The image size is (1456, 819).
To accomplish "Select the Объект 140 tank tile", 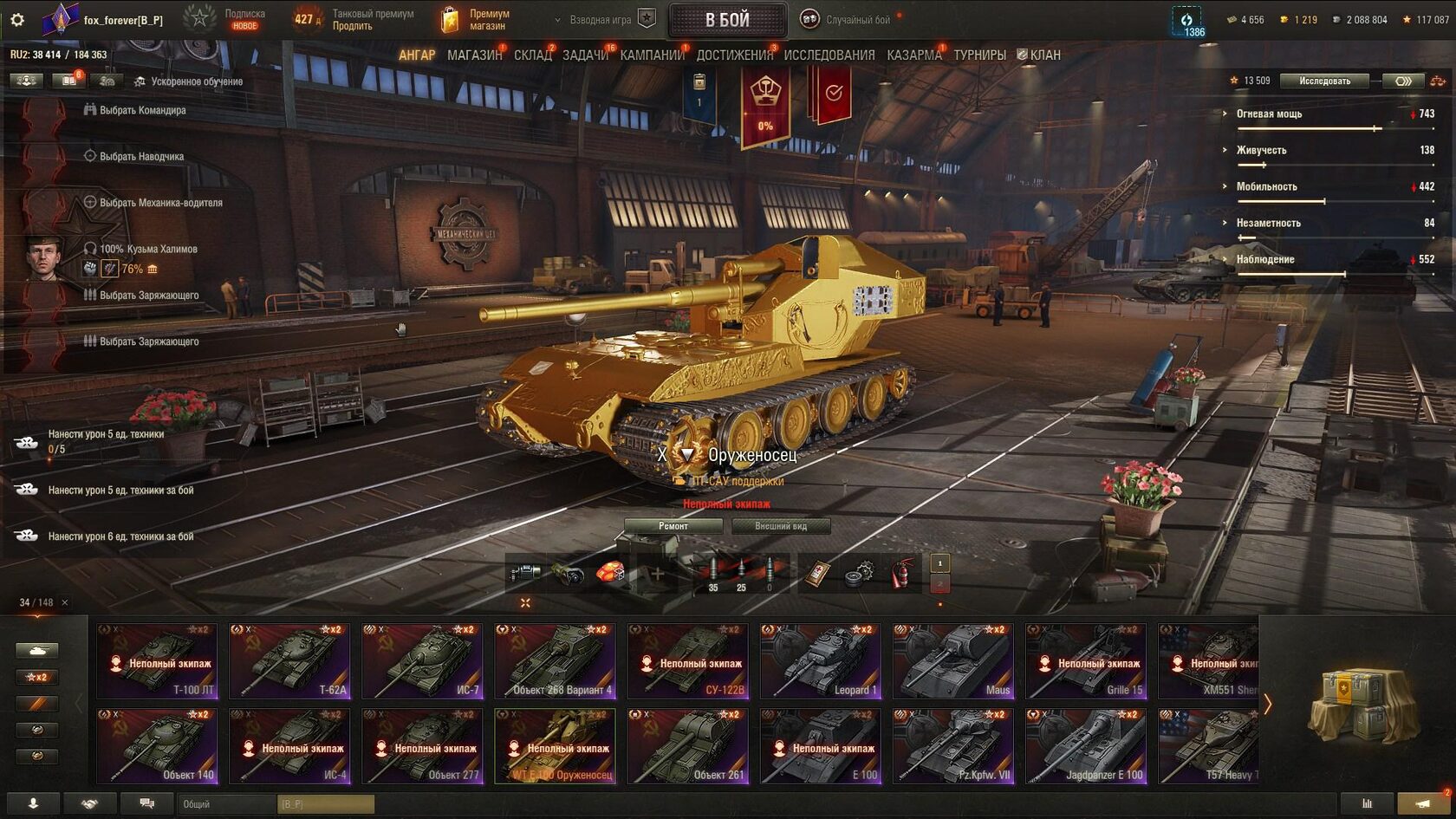I will coord(157,746).
